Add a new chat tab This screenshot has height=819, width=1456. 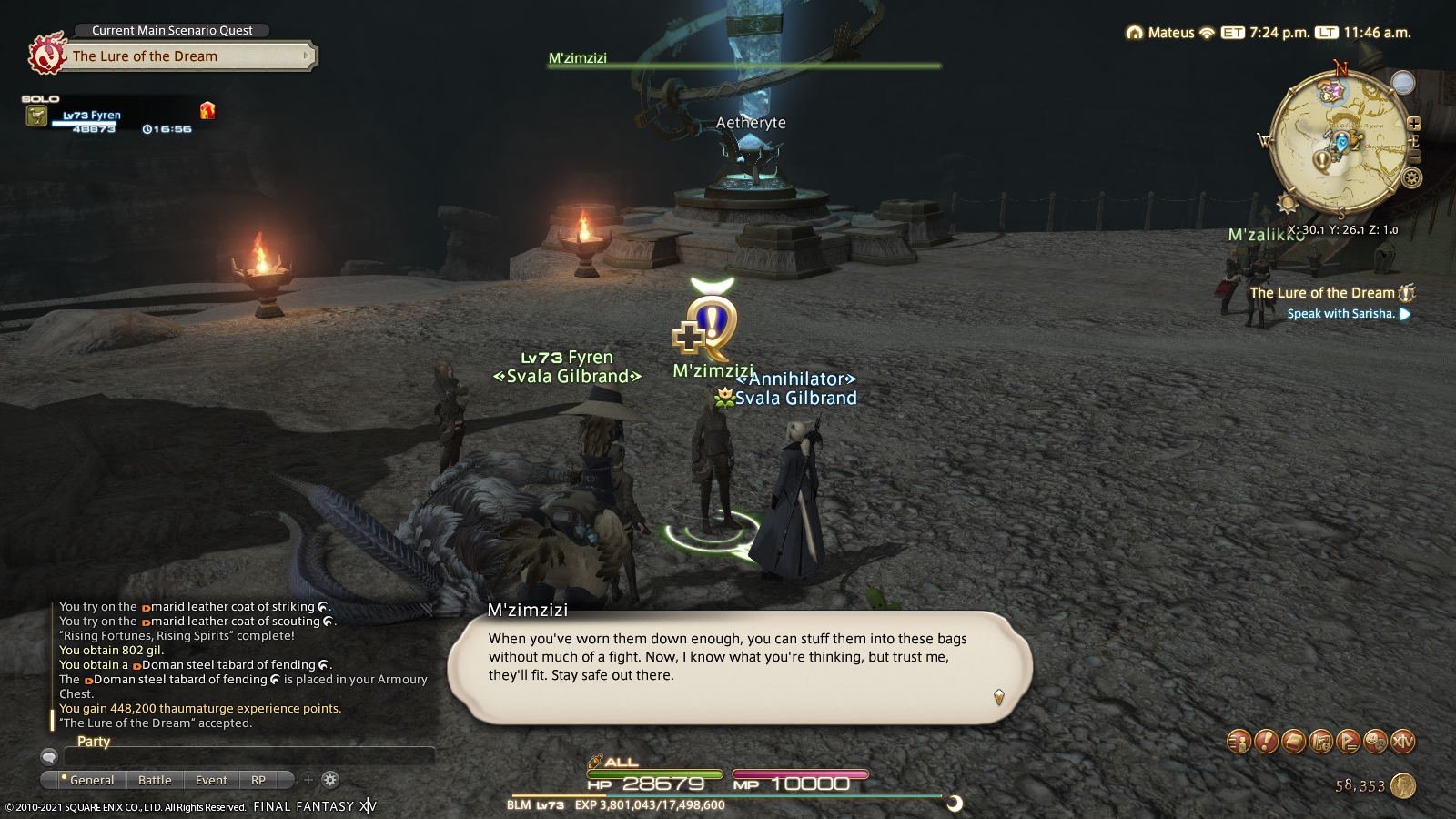(x=308, y=780)
